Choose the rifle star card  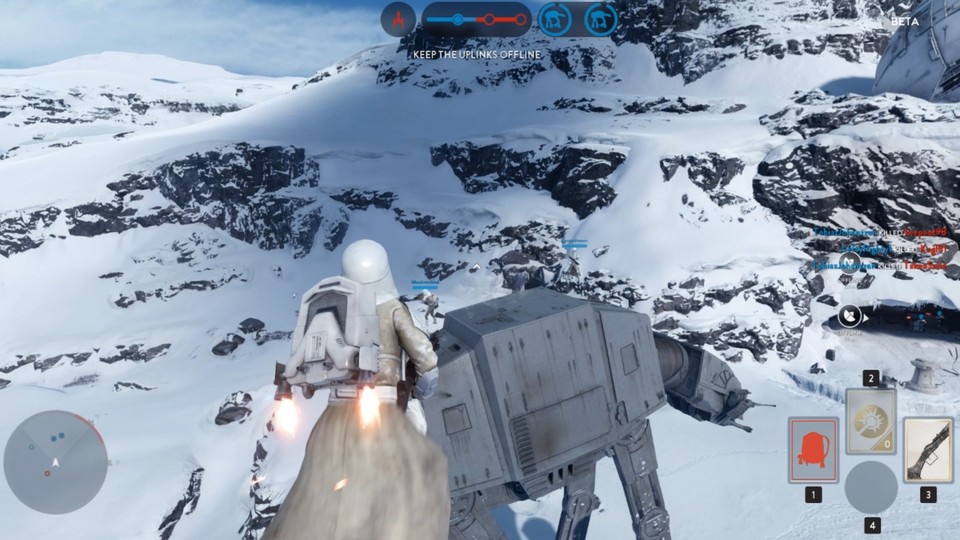coord(927,450)
